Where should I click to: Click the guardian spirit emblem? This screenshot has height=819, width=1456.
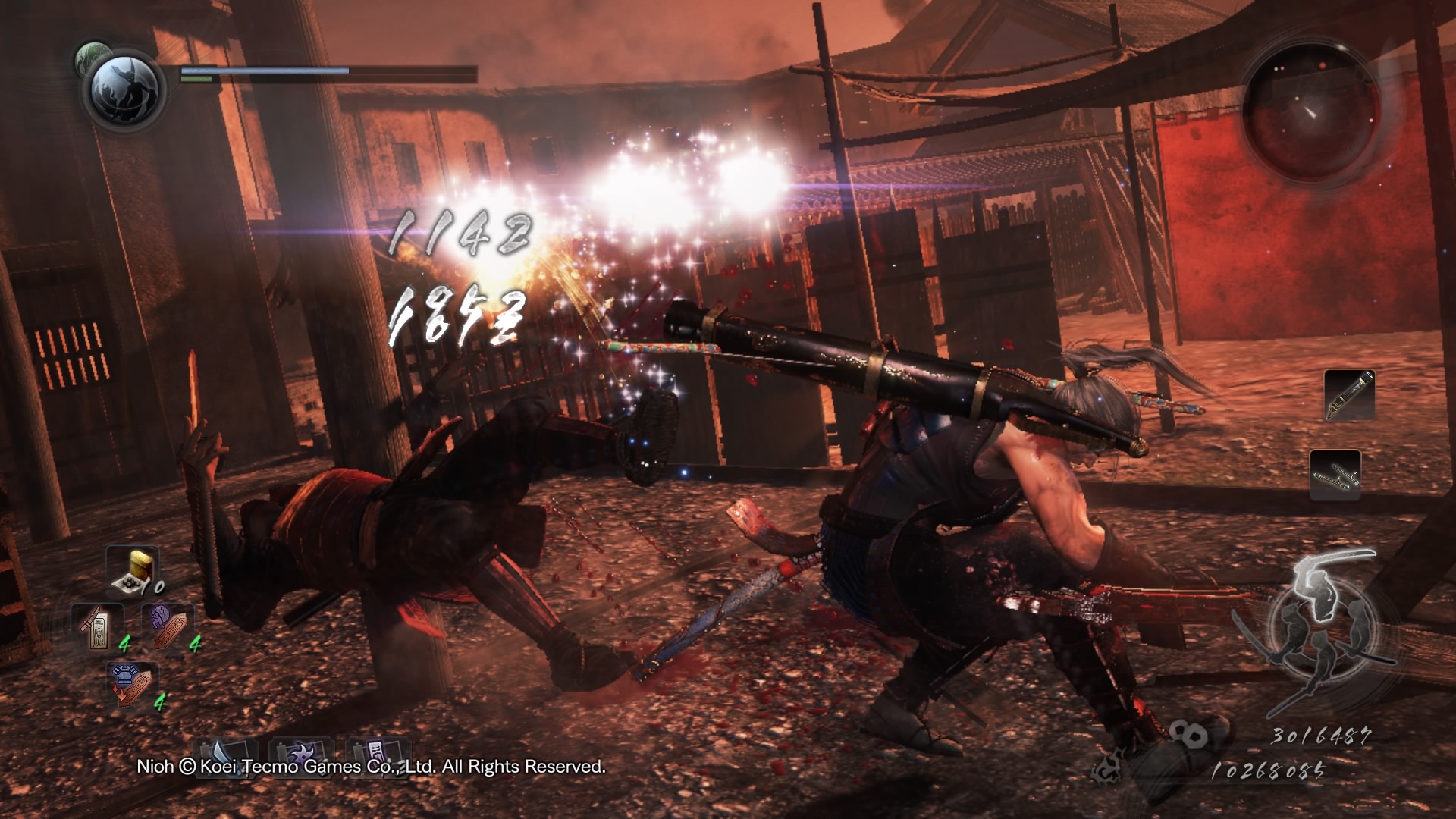pos(124,89)
